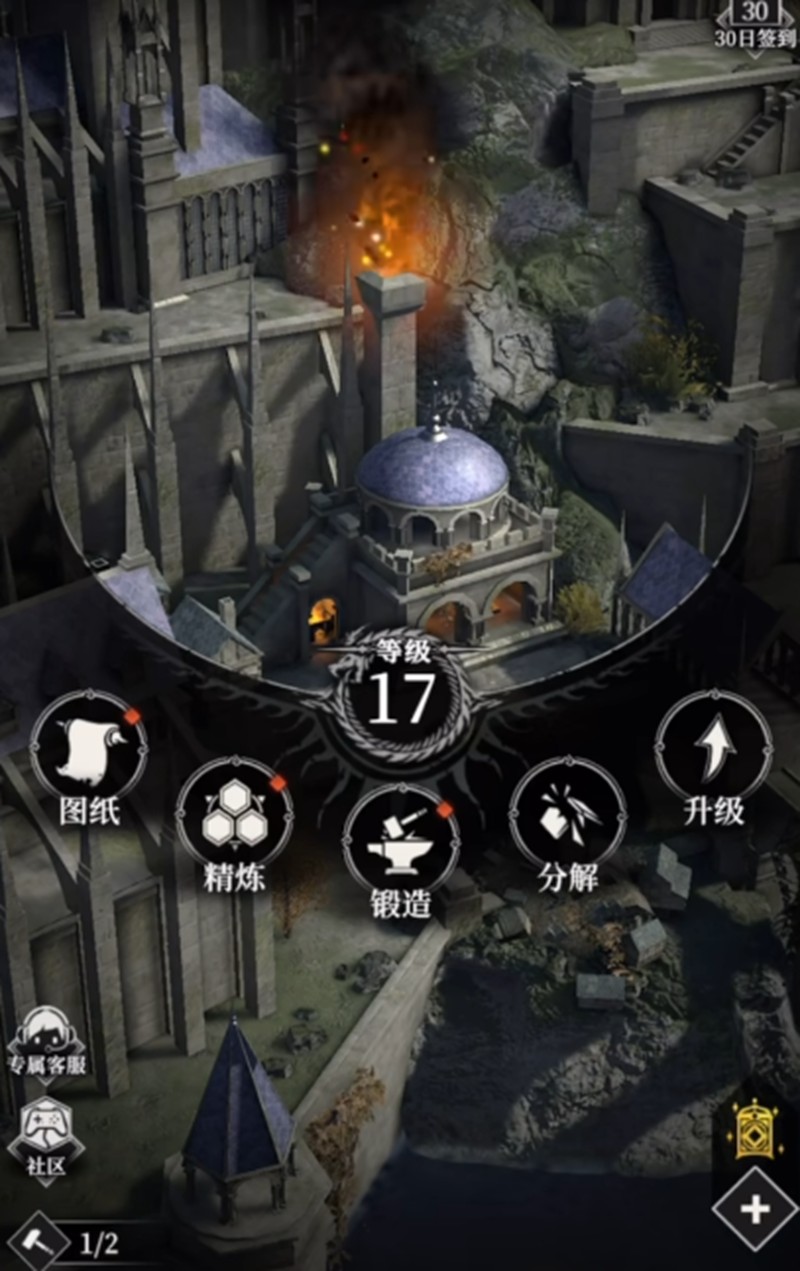Open the 图纸 blueprints menu
The height and width of the screenshot is (1271, 800).
click(88, 748)
